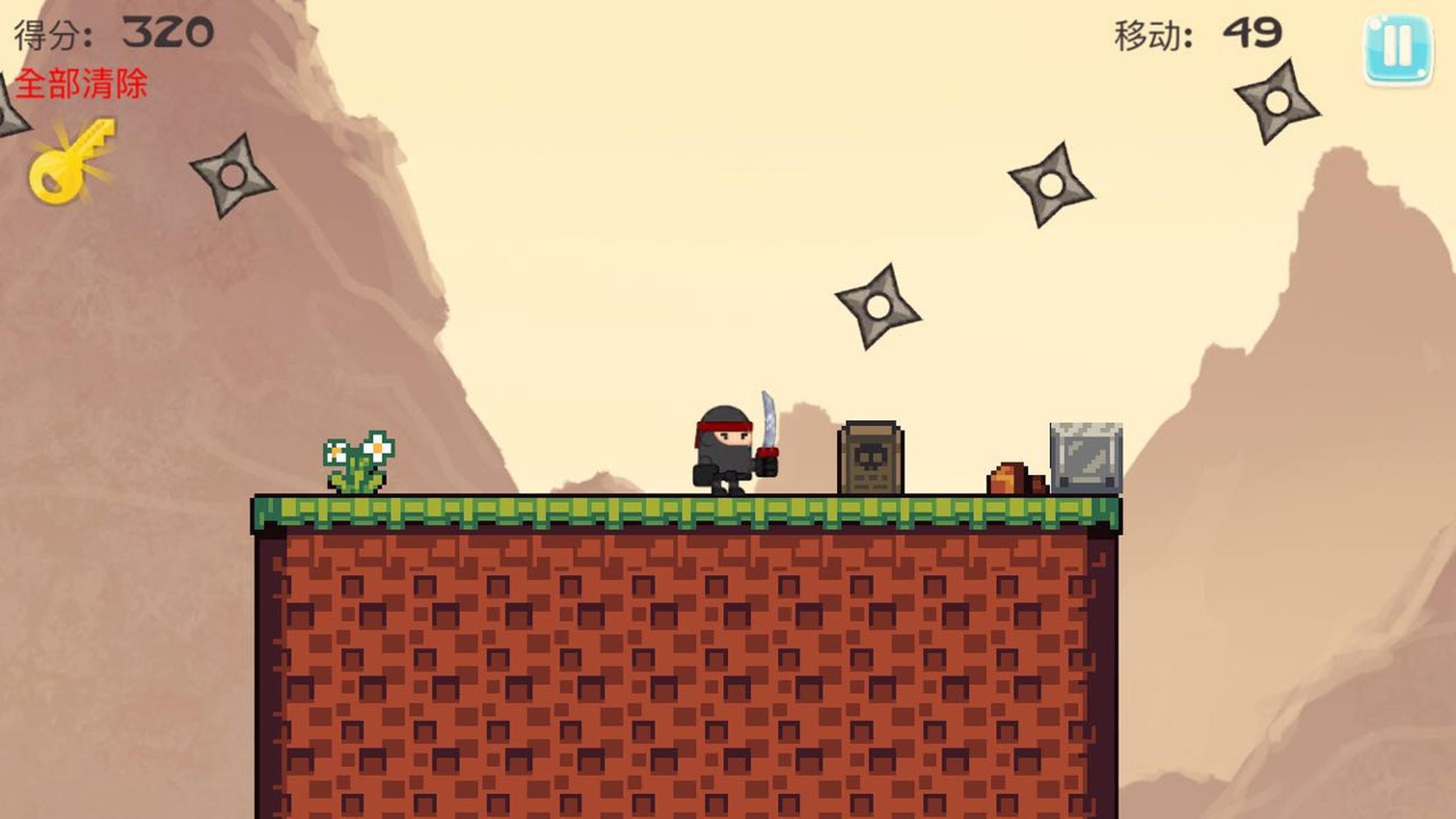Click the shuriken in the middle sky
Viewport: 1456px width, 819px height.
coord(877,305)
